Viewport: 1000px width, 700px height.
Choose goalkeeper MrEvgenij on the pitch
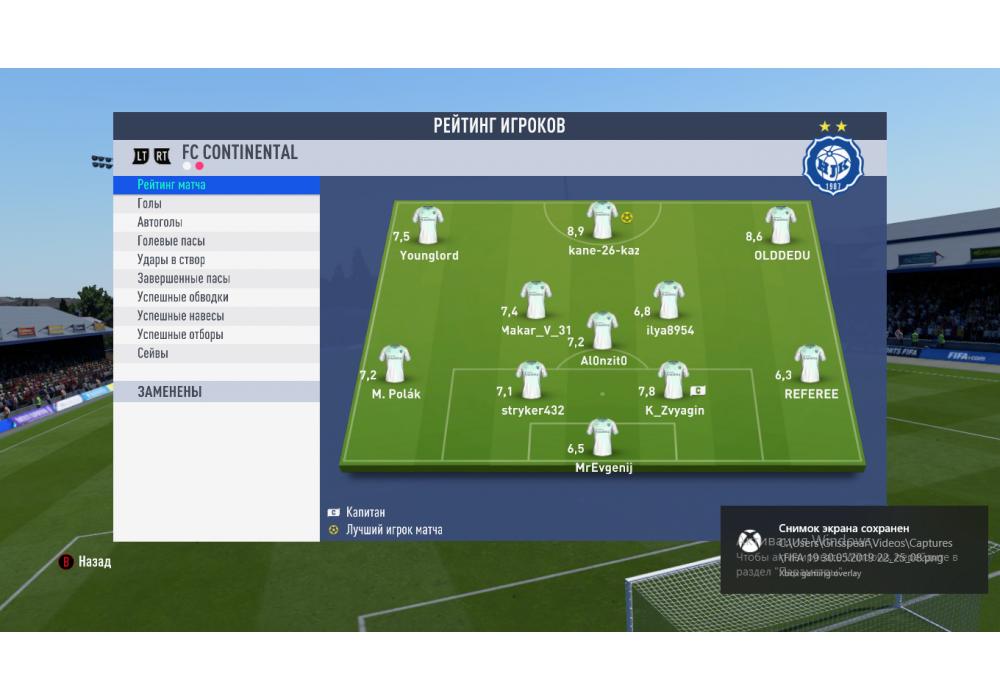click(603, 437)
